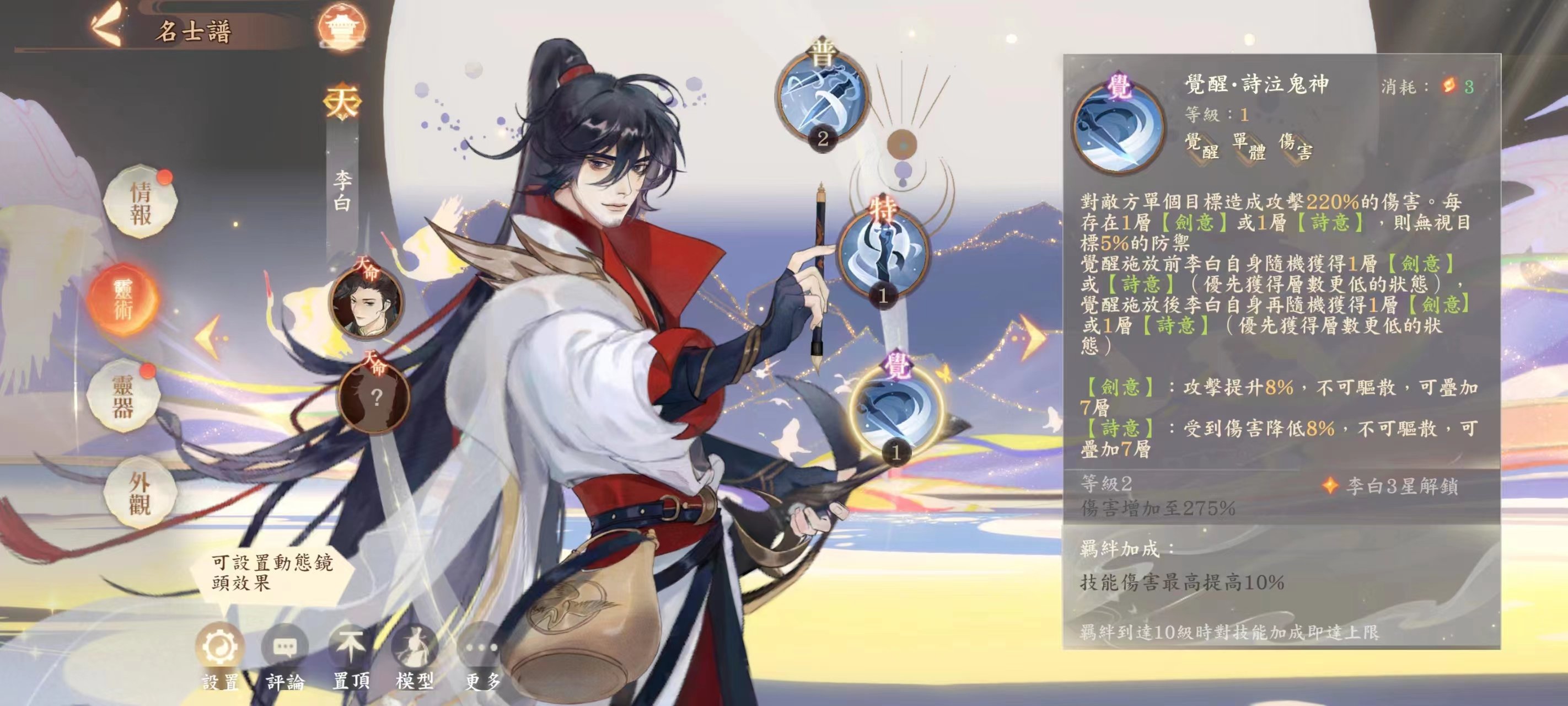Show the previous character with left arrow
1568x706 pixels.
(209, 337)
